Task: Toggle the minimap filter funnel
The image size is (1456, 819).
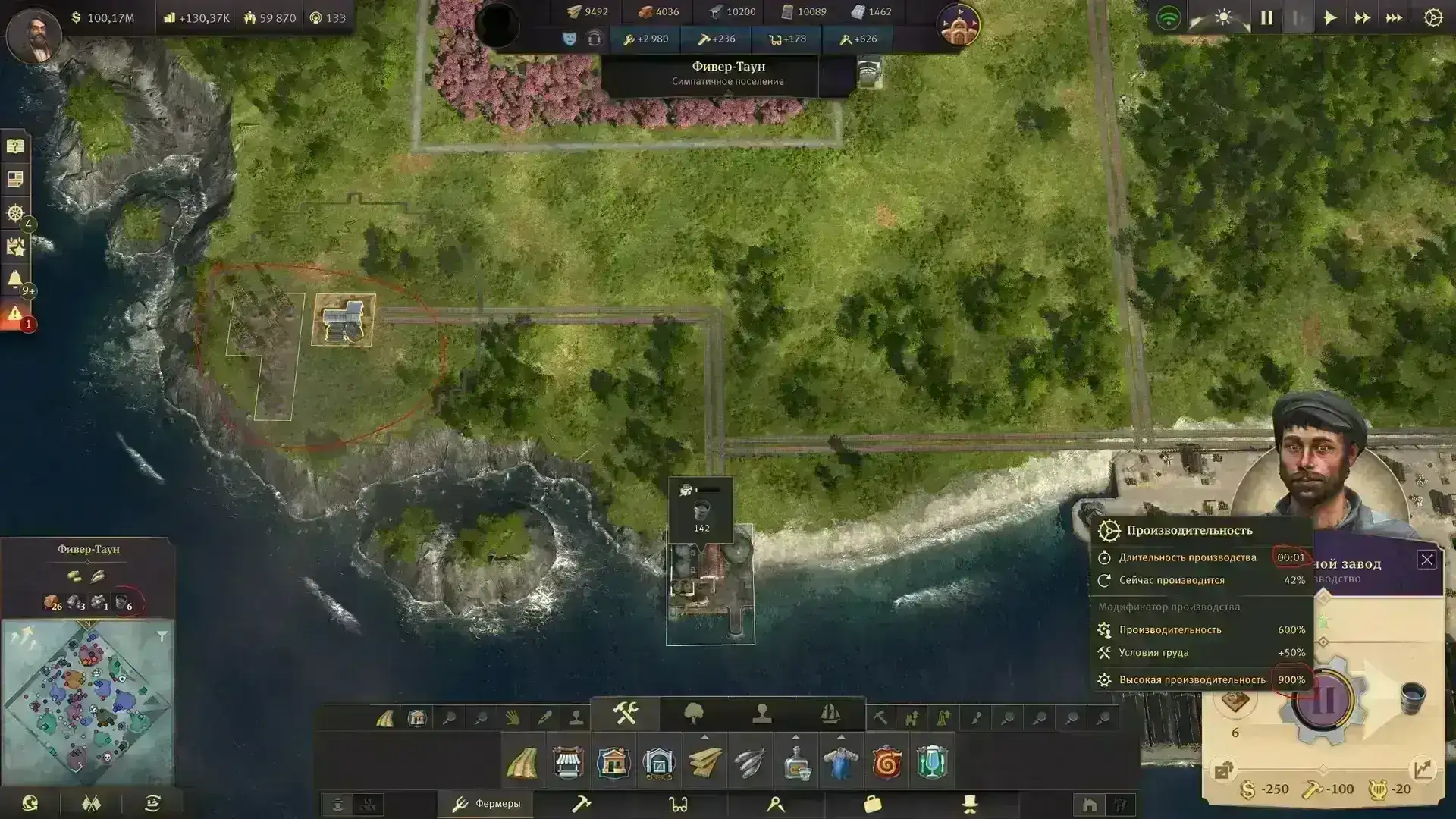Action: point(162,636)
